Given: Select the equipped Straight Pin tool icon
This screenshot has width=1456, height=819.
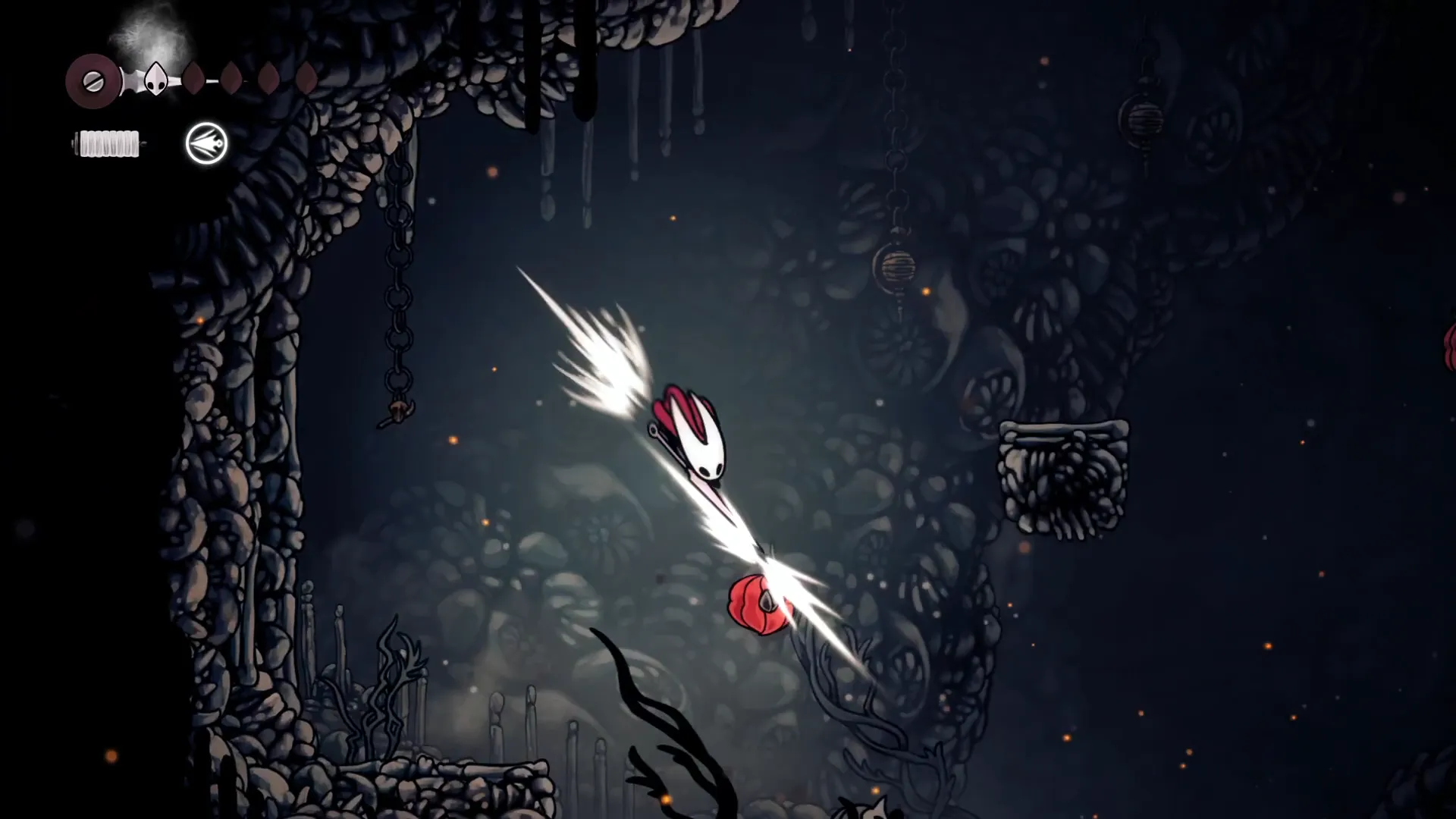Looking at the screenshot, I should click(206, 144).
